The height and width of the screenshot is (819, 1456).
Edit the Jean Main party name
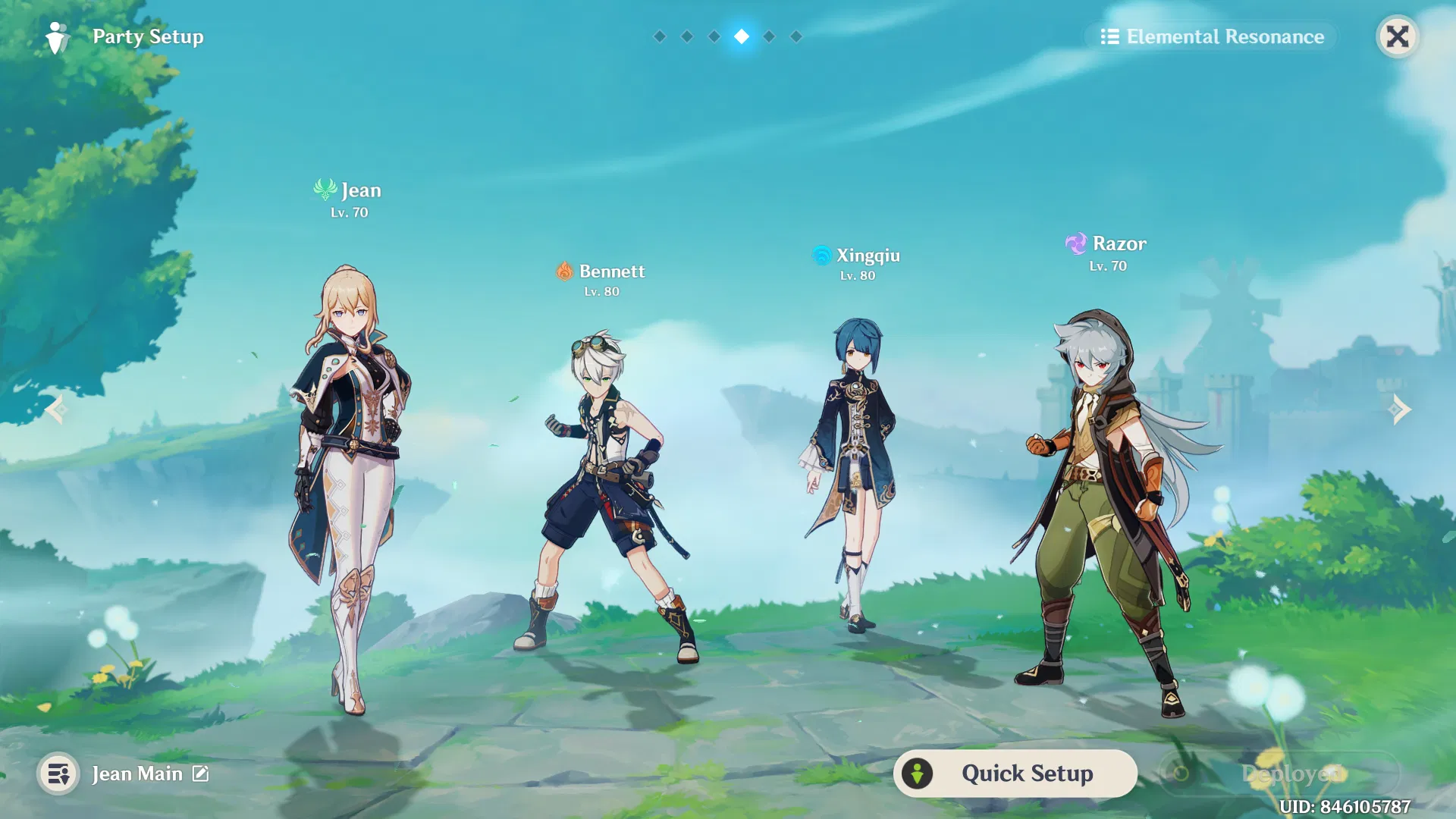(200, 773)
